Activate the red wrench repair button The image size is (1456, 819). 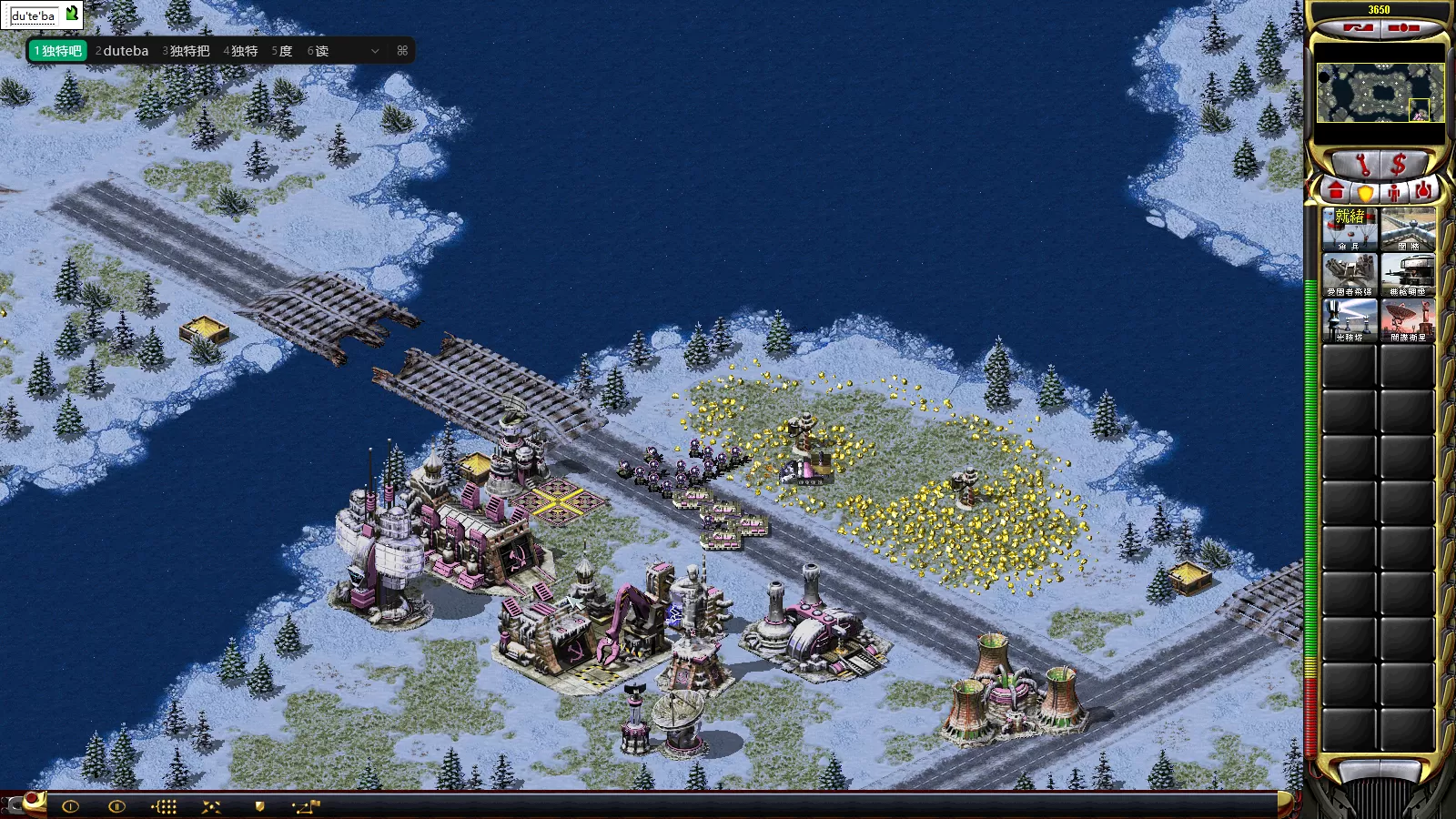[1362, 165]
